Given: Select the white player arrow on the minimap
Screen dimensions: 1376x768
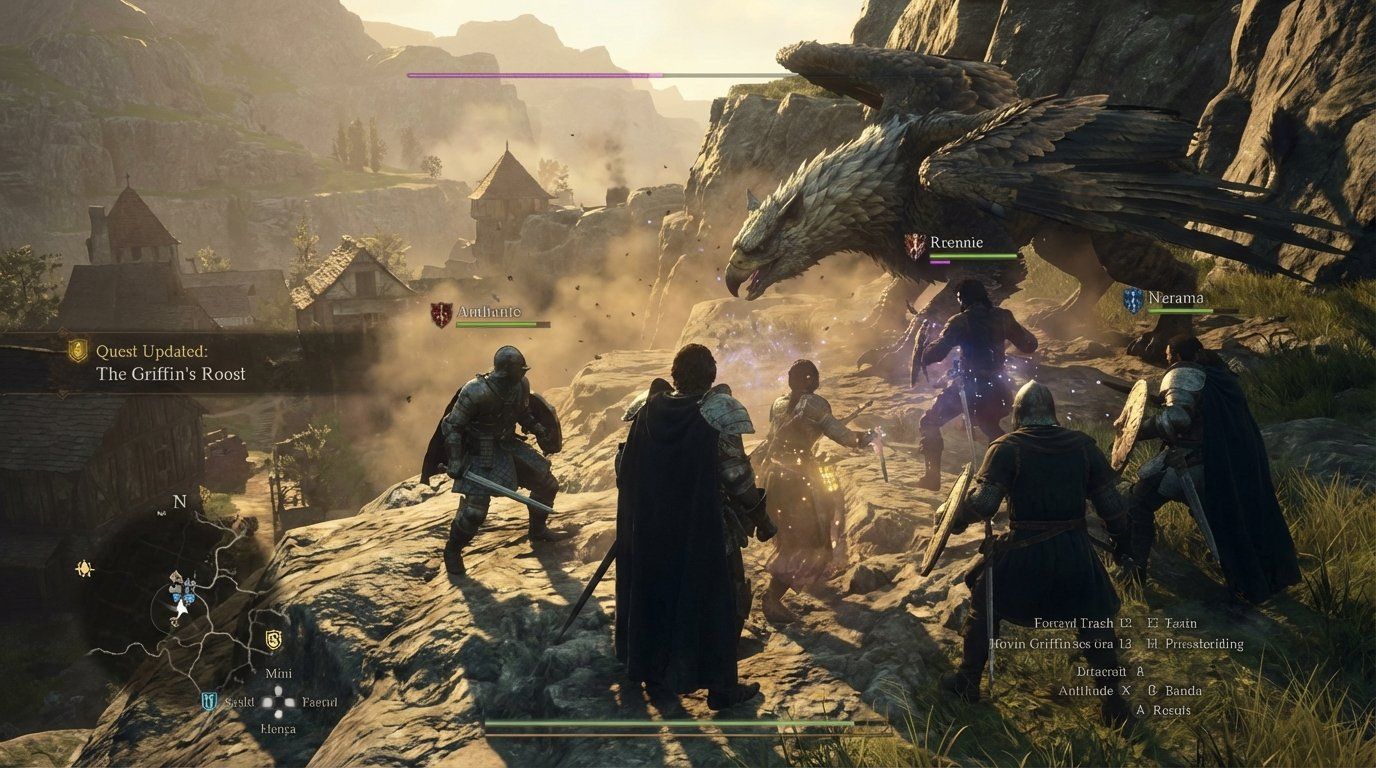Looking at the screenshot, I should [180, 609].
